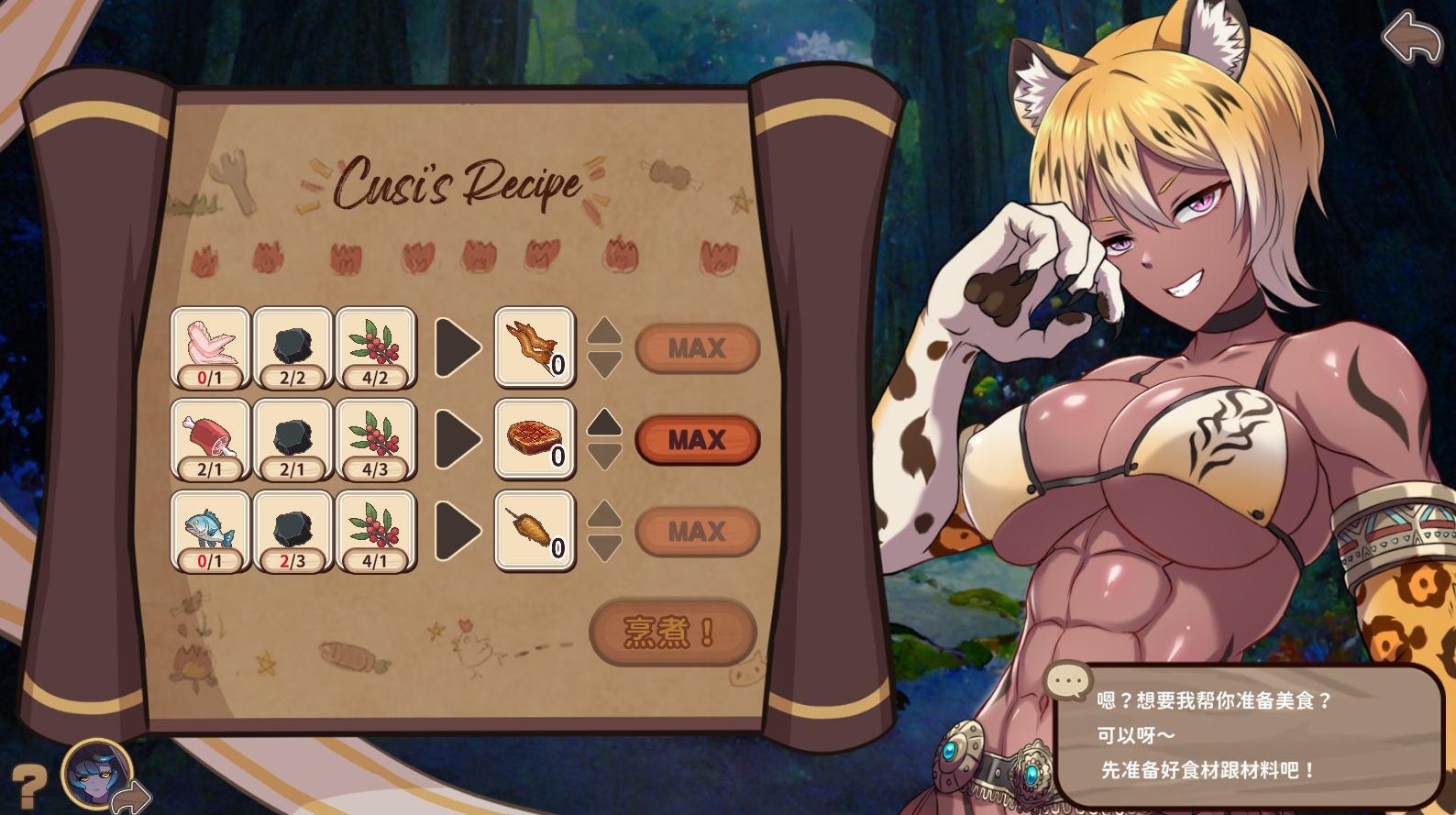Decrease the grilled fish skewer quantity
The height and width of the screenshot is (815, 1456).
[x=604, y=548]
